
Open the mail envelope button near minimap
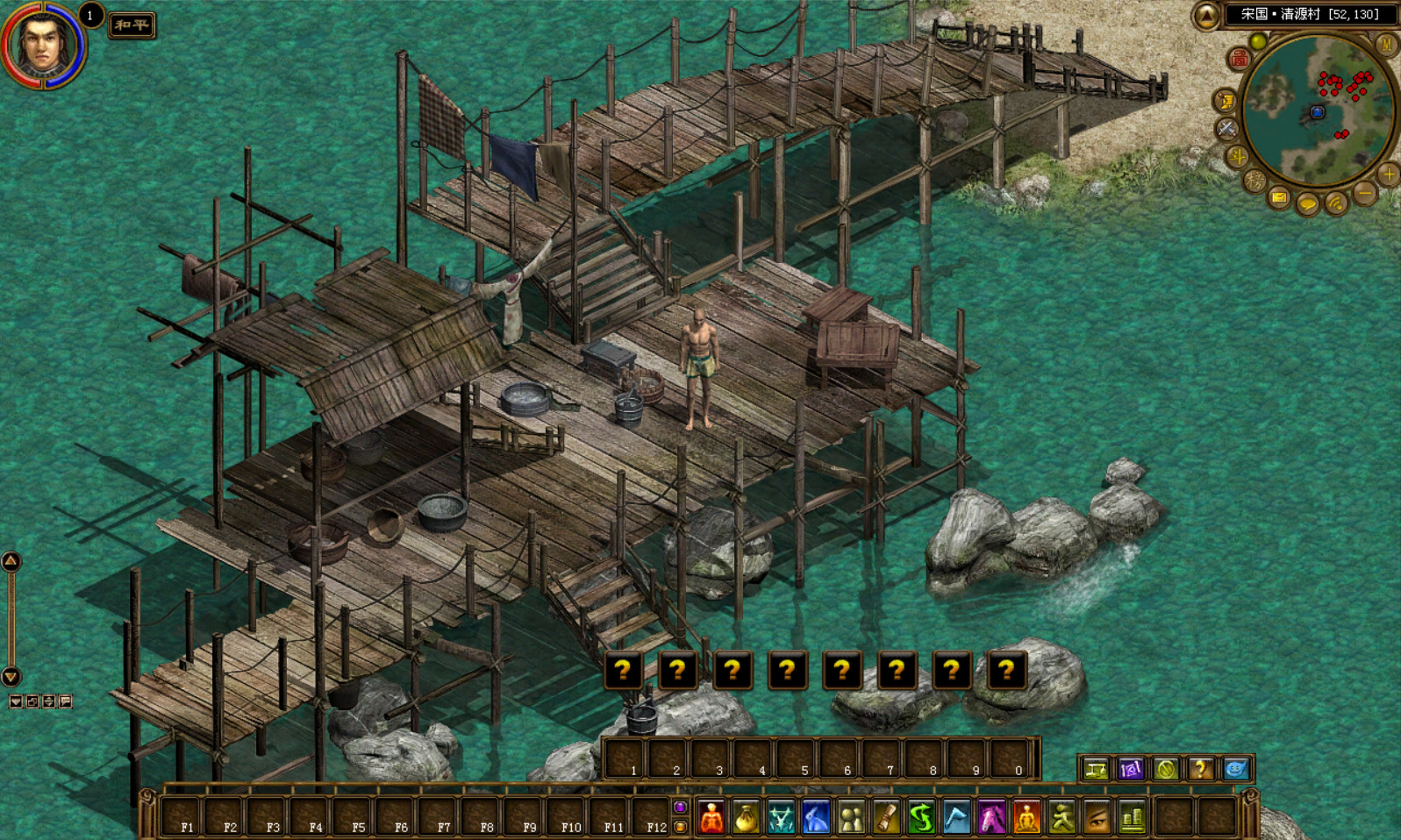click(1279, 198)
